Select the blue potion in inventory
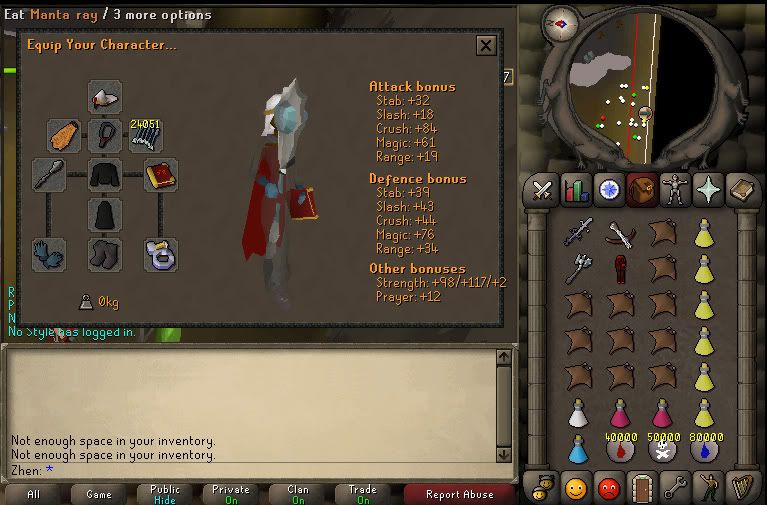 click(576, 448)
